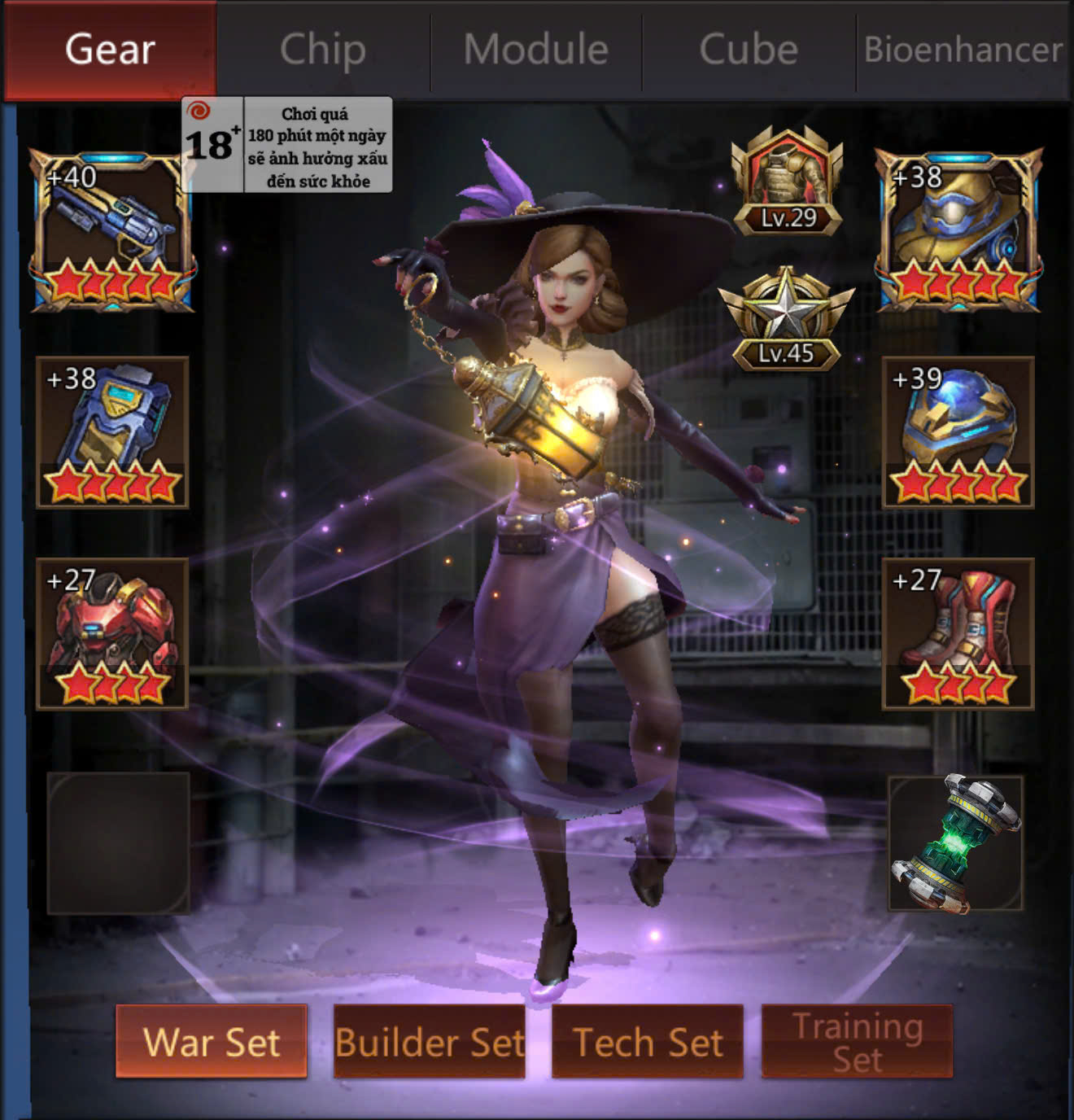Open the green energy canister slot
This screenshot has height=1120, width=1074.
coord(956,843)
